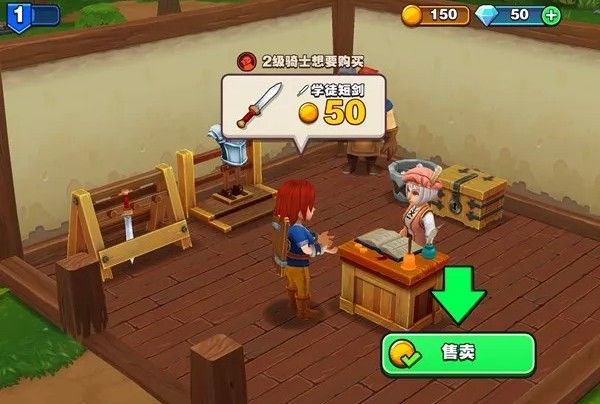Click the green 售卖 sell button
Viewport: 600px width, 404px height.
click(458, 354)
